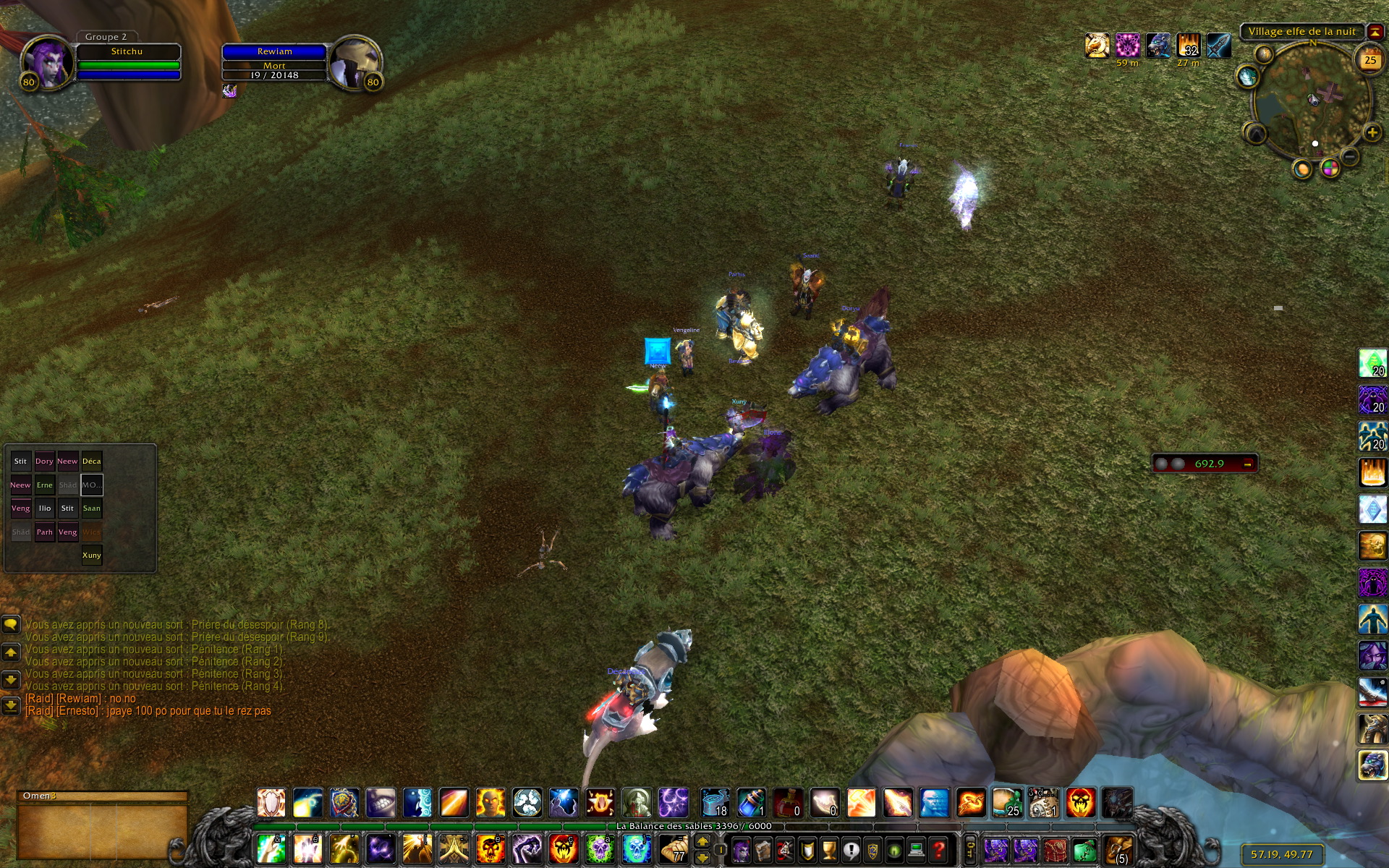Select the Dory raid frame

click(44, 461)
